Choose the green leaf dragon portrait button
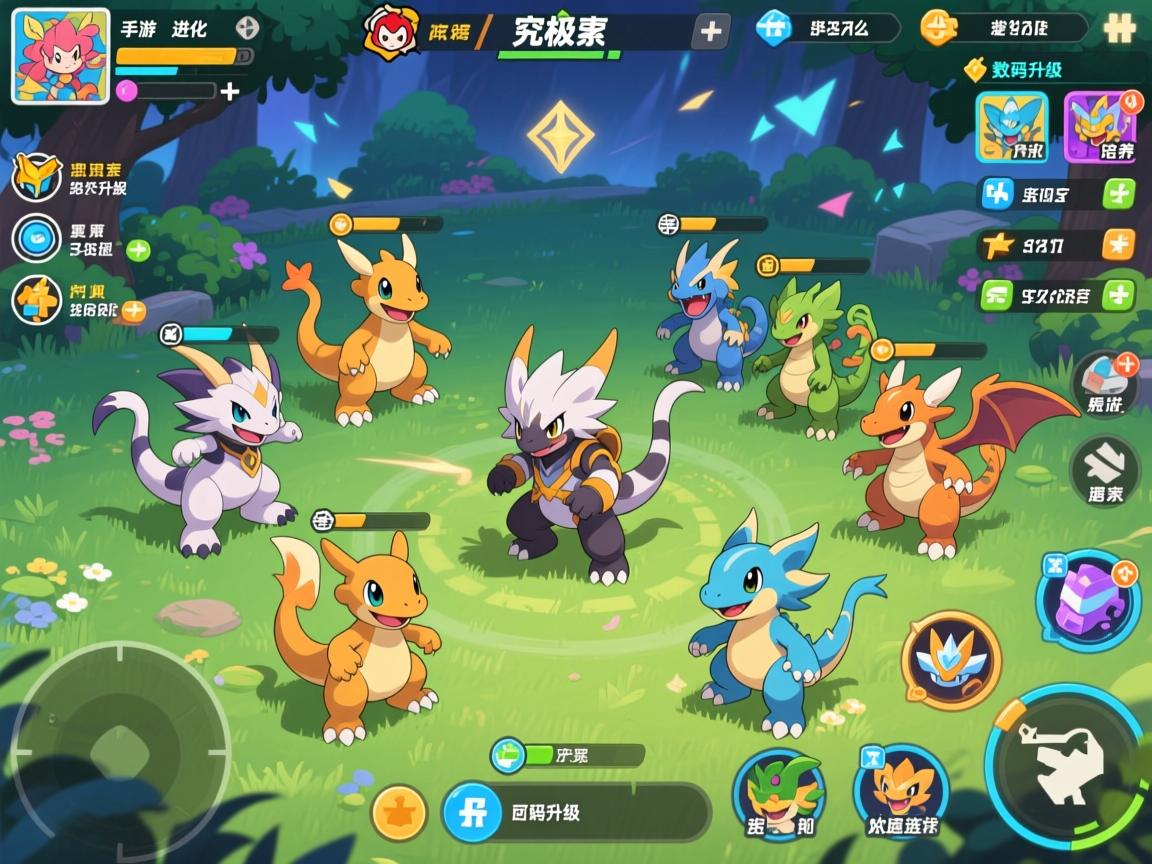Image resolution: width=1152 pixels, height=864 pixels. tap(779, 795)
